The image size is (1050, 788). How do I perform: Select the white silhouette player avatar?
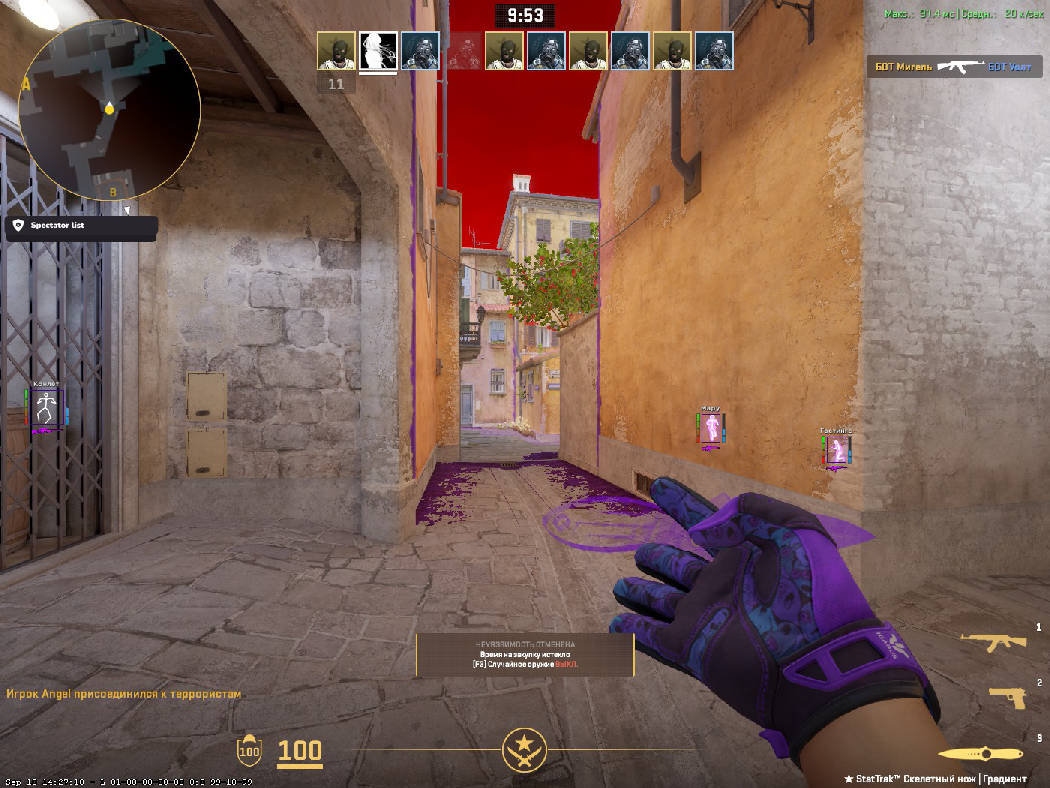click(x=378, y=51)
